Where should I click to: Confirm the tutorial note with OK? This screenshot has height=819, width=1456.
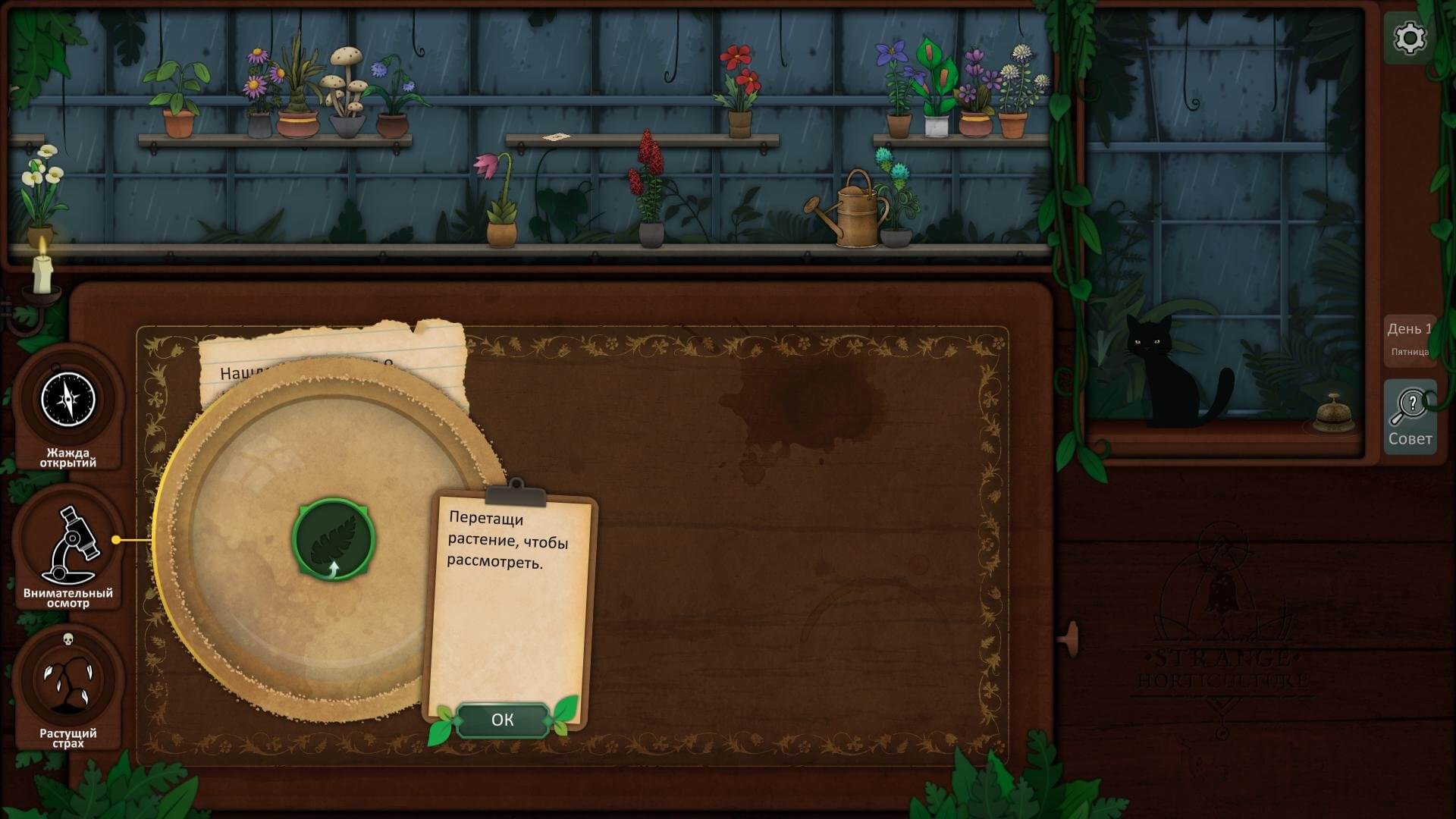(502, 720)
